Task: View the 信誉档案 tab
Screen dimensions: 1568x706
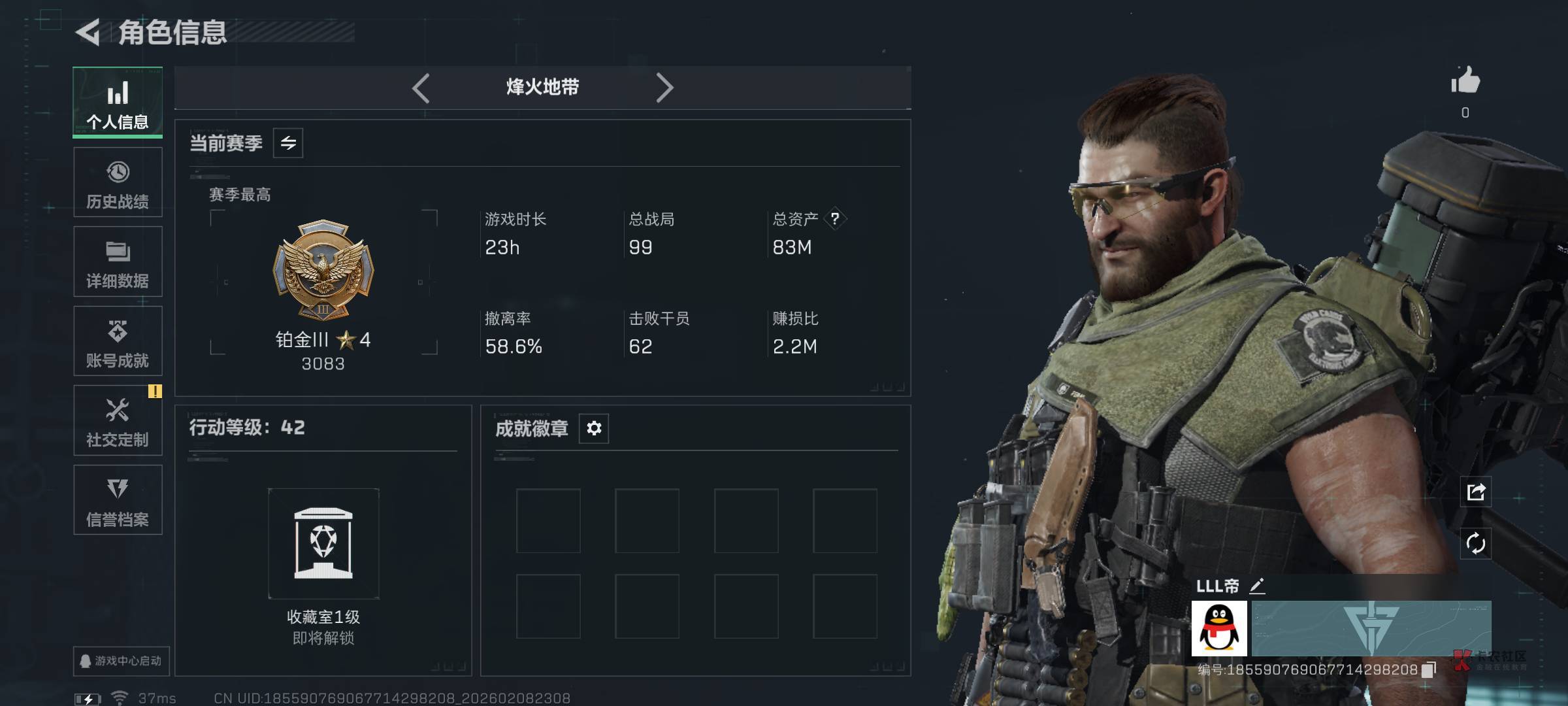Action: coord(118,500)
